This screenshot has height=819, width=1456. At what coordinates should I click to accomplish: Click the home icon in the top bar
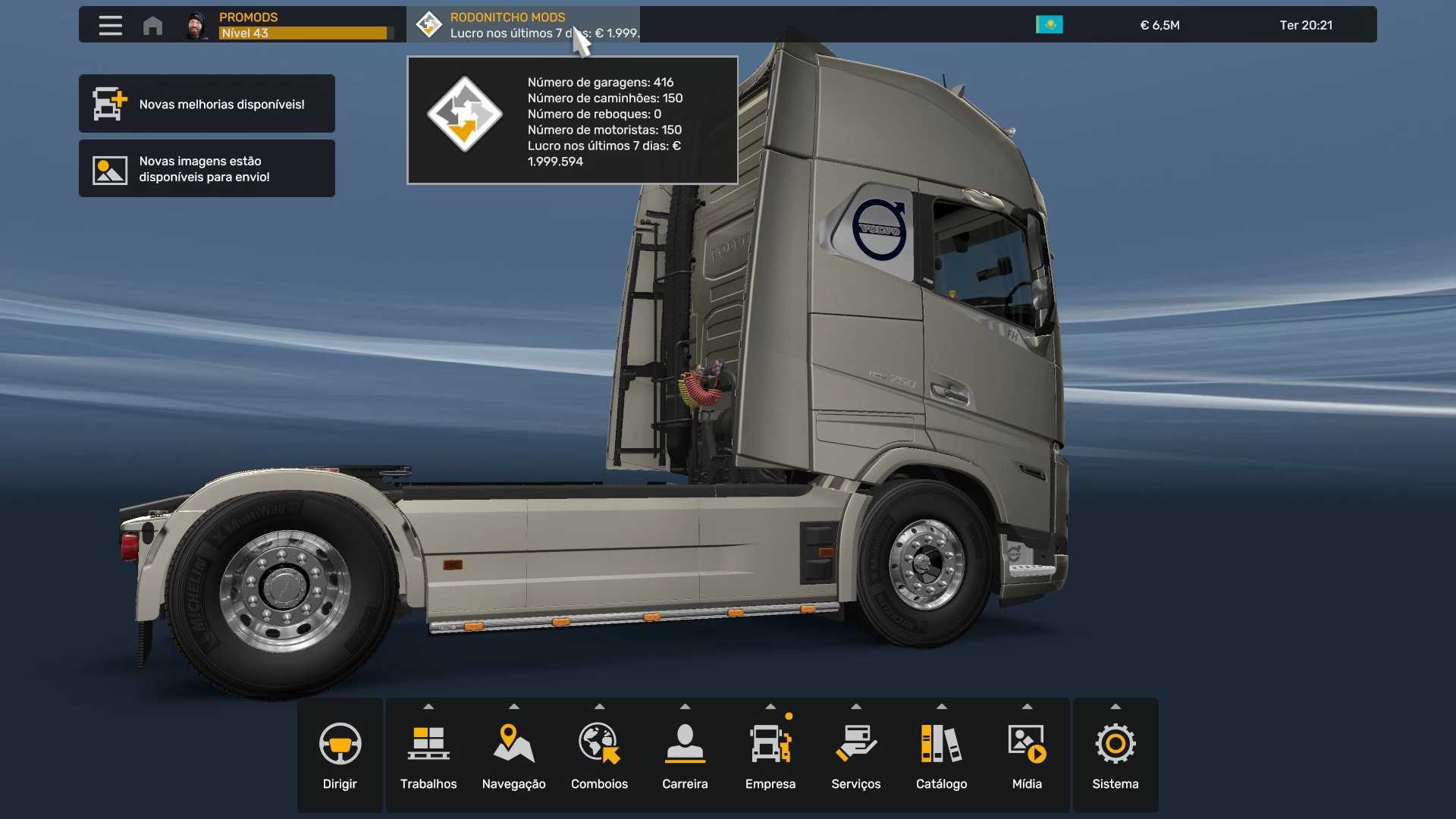click(x=152, y=25)
